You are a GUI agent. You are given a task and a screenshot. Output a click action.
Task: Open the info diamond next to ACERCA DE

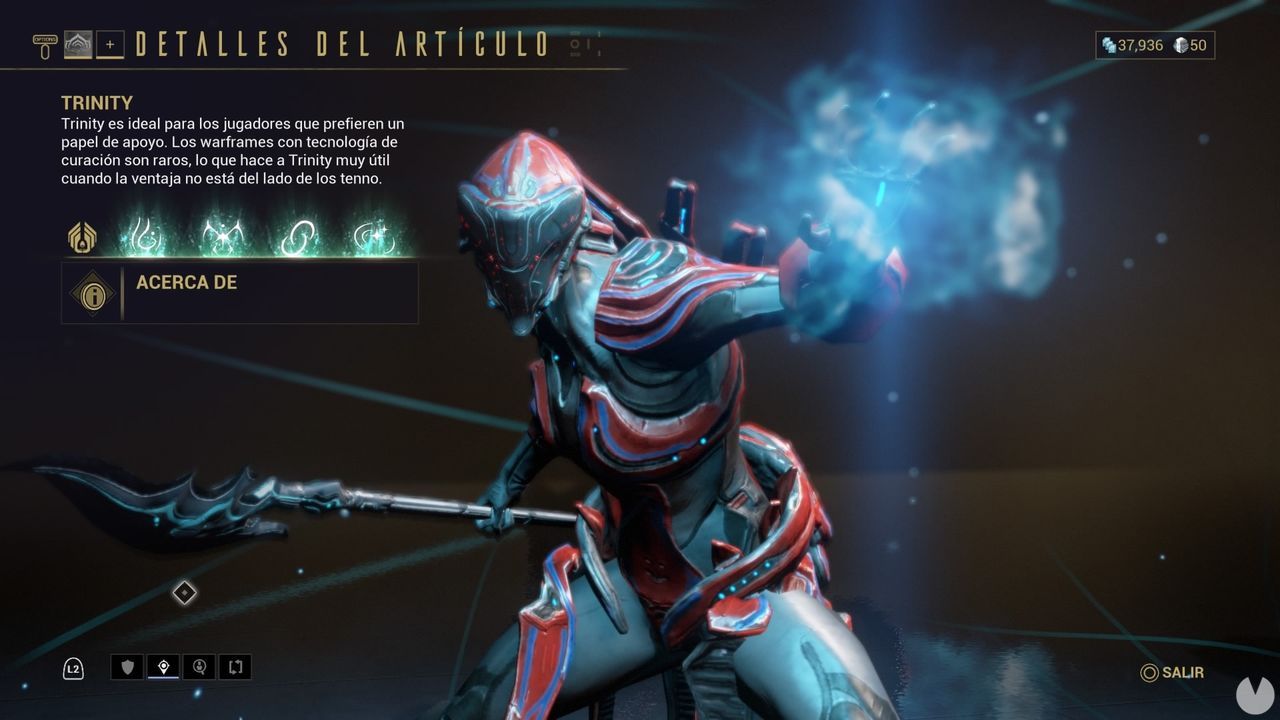[93, 293]
